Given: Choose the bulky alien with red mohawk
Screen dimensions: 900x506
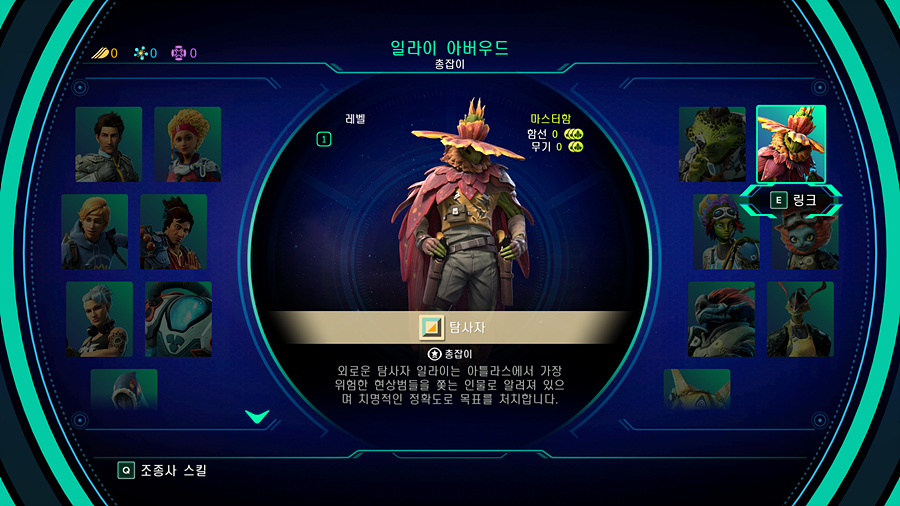Looking at the screenshot, I should click(x=721, y=318).
